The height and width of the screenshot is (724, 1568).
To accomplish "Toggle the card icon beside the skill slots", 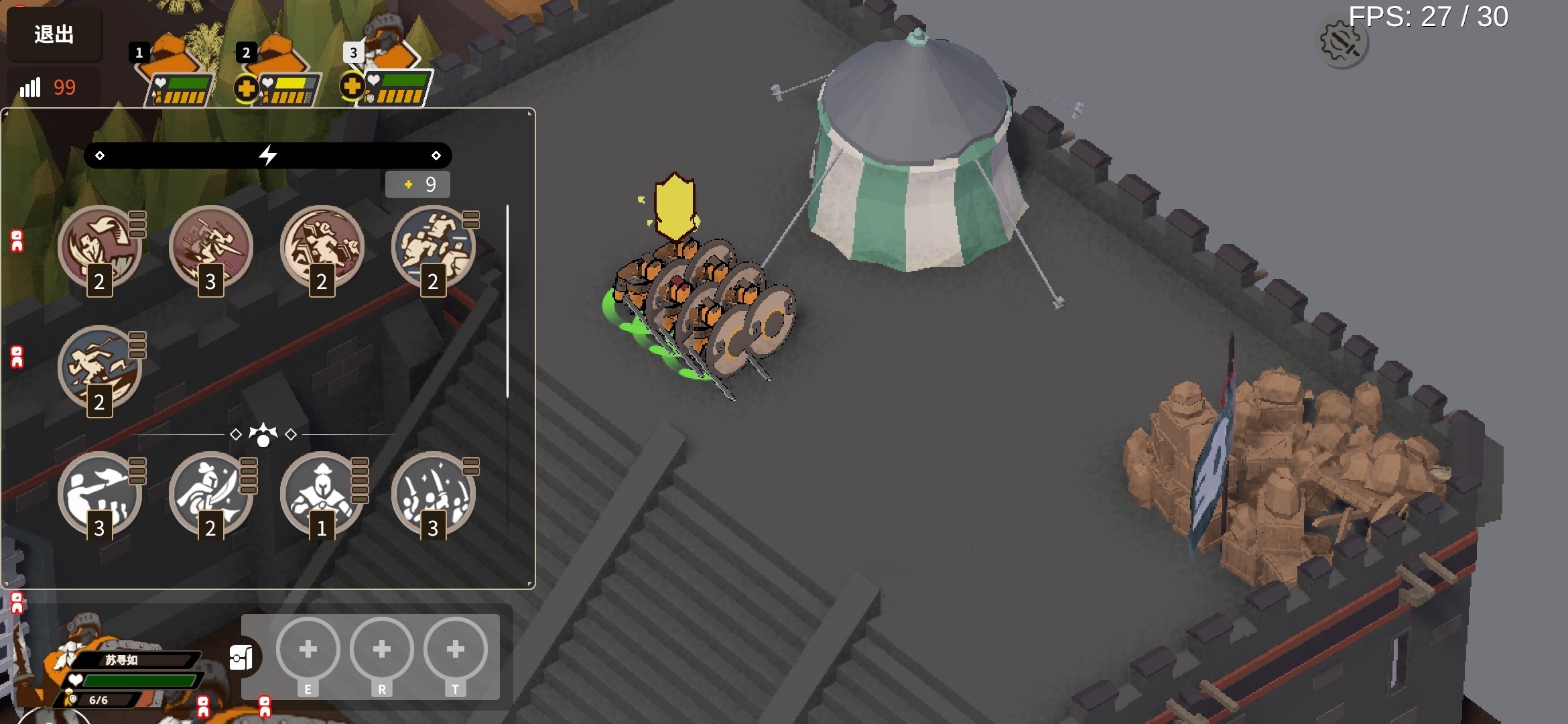I will pos(241,658).
